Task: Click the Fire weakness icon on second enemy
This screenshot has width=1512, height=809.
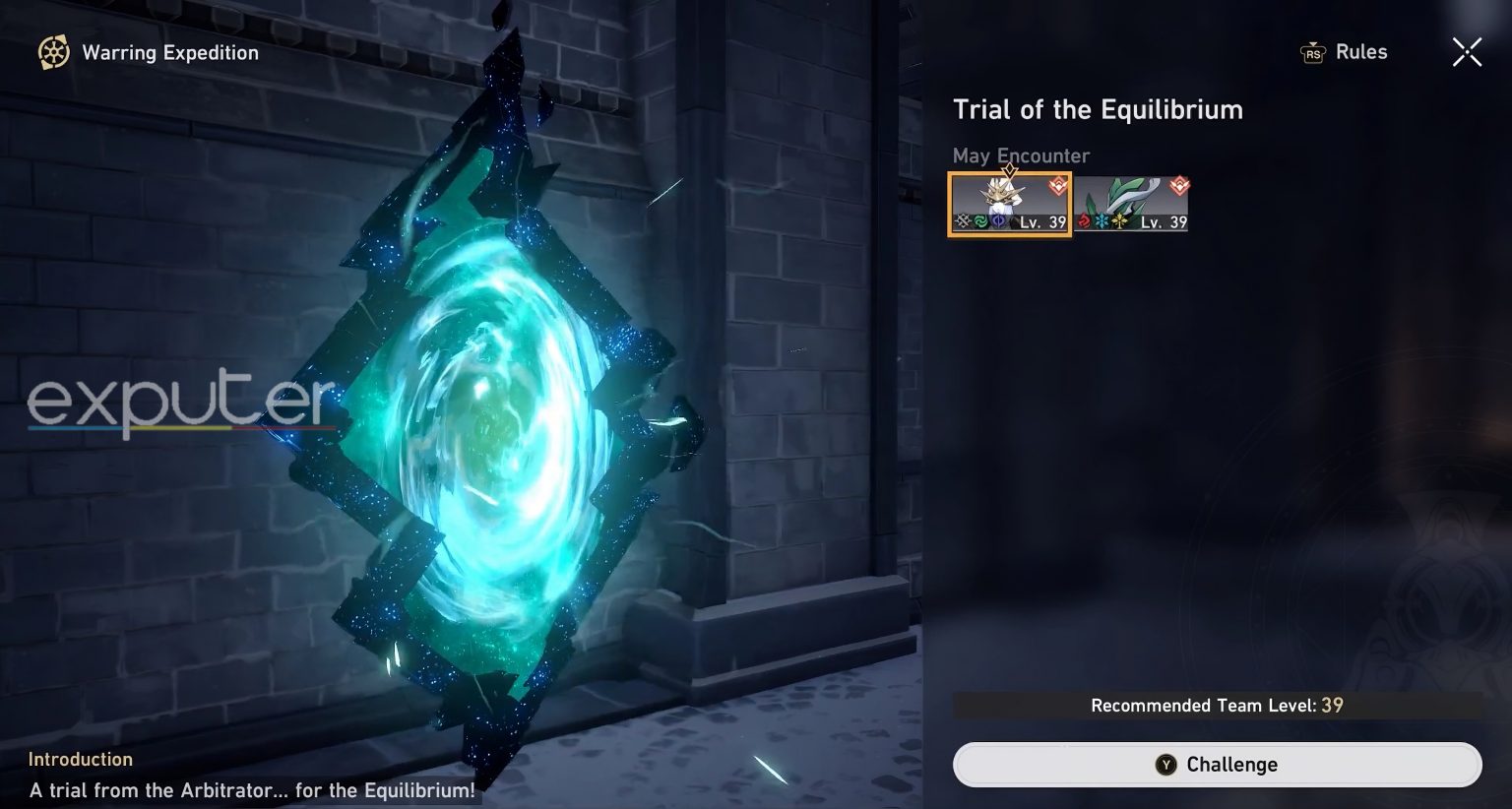Action: coord(1083,220)
